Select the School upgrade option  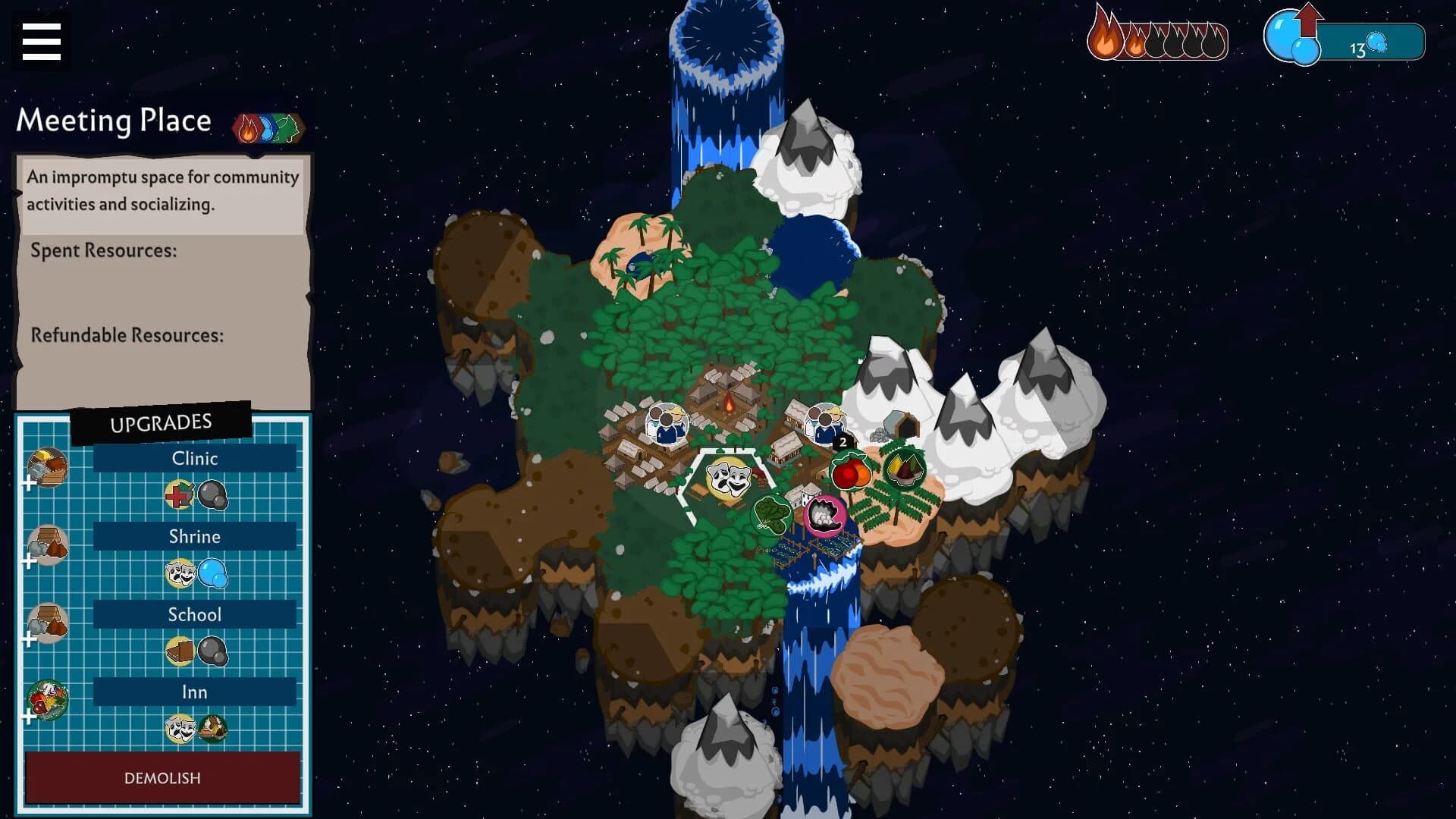pos(194,614)
